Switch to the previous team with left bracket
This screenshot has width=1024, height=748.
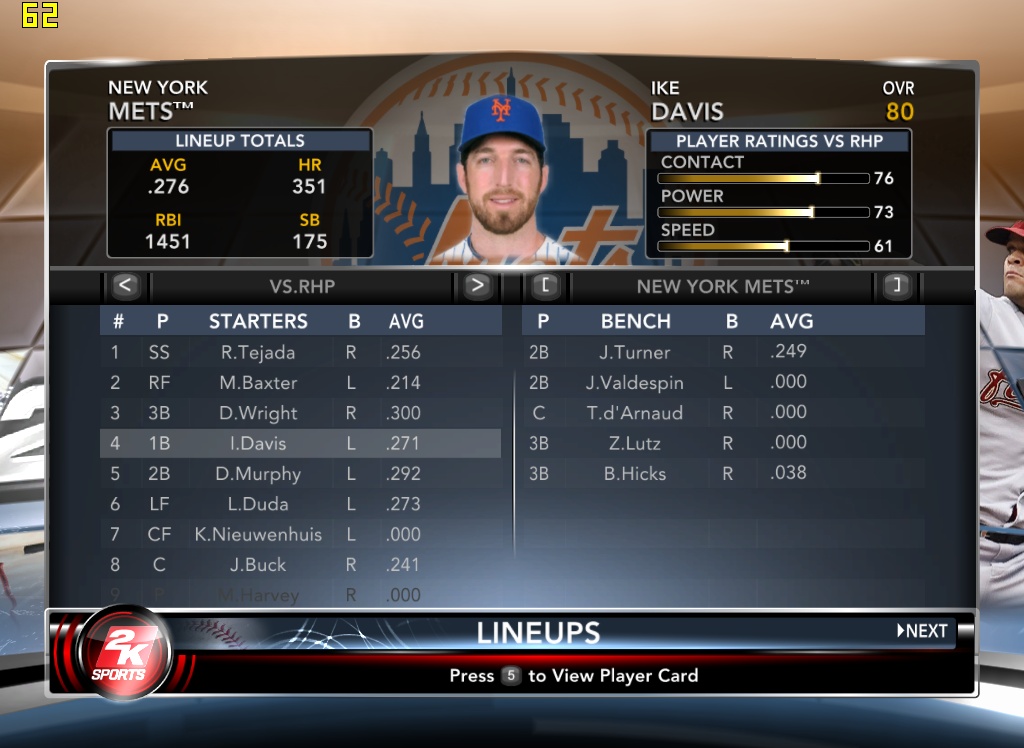[x=545, y=286]
